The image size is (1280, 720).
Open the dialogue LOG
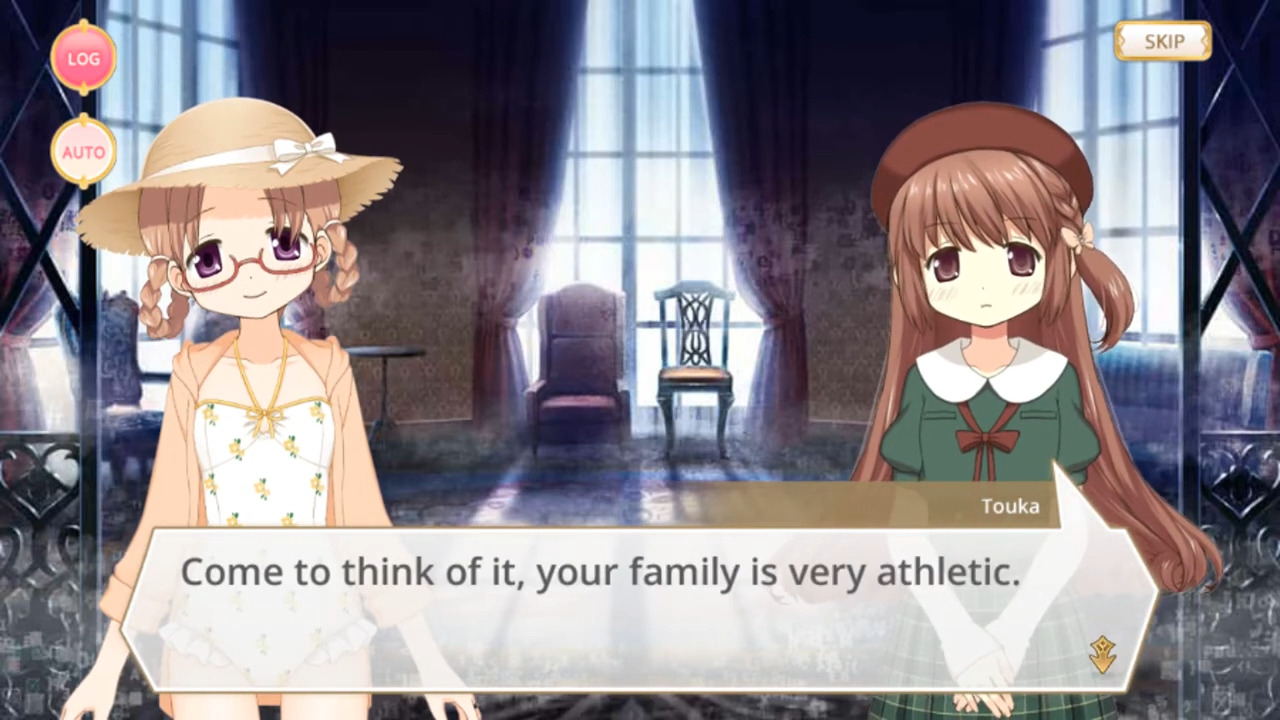(x=84, y=58)
